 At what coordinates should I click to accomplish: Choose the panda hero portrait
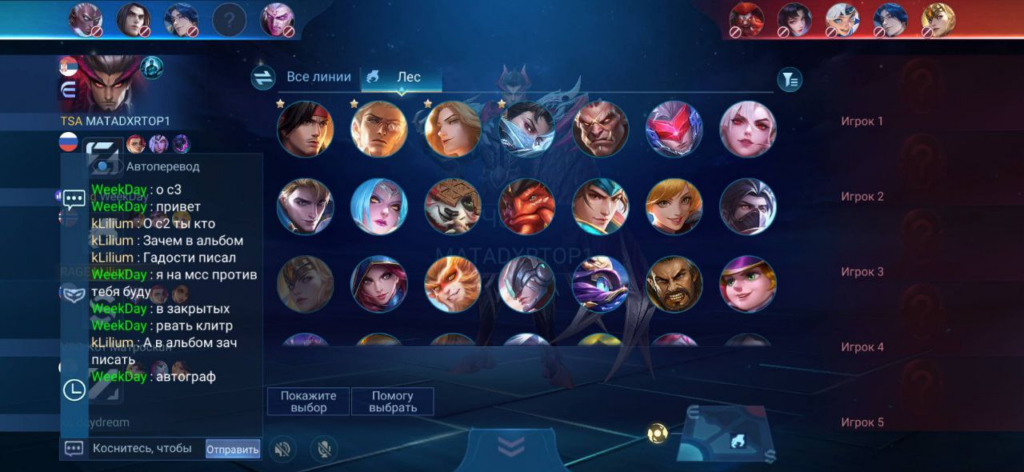pos(452,206)
